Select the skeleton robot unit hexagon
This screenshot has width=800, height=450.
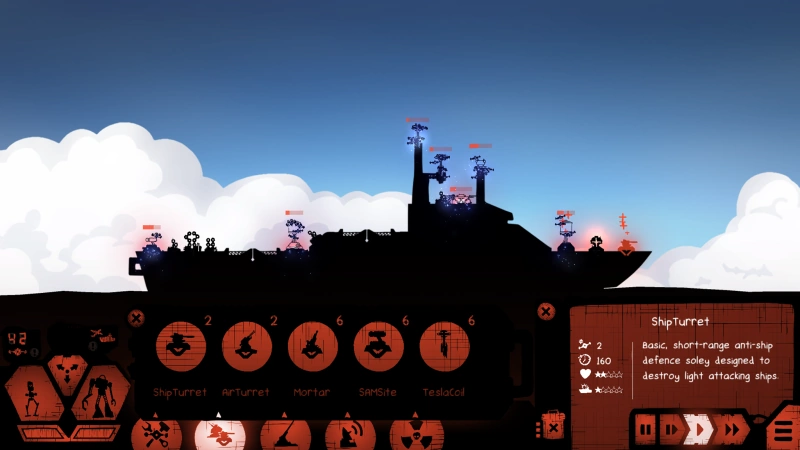[34, 393]
